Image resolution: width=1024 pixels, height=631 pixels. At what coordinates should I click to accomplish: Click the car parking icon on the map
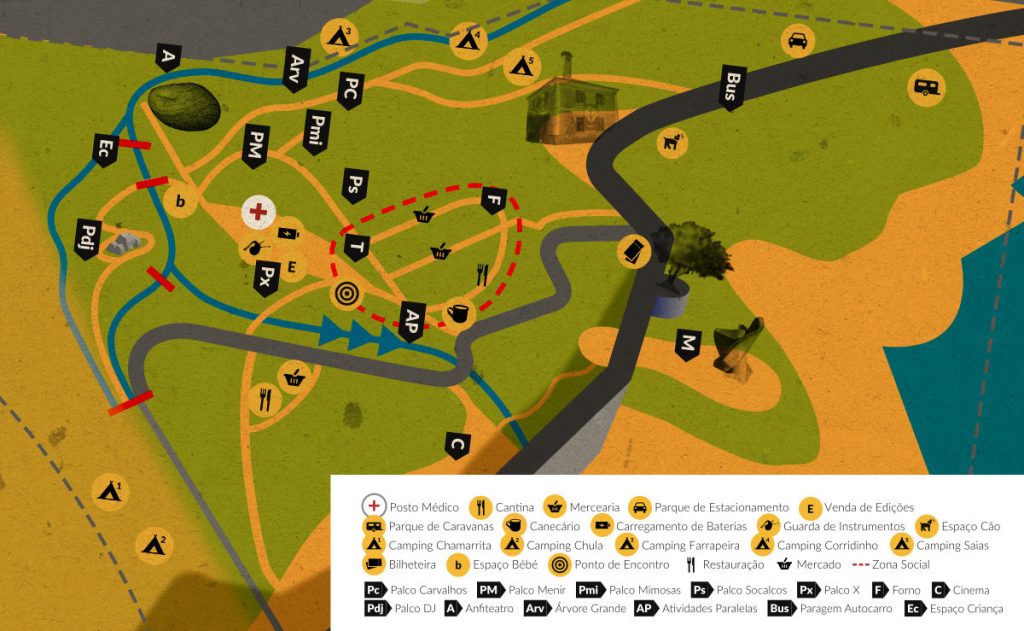797,41
